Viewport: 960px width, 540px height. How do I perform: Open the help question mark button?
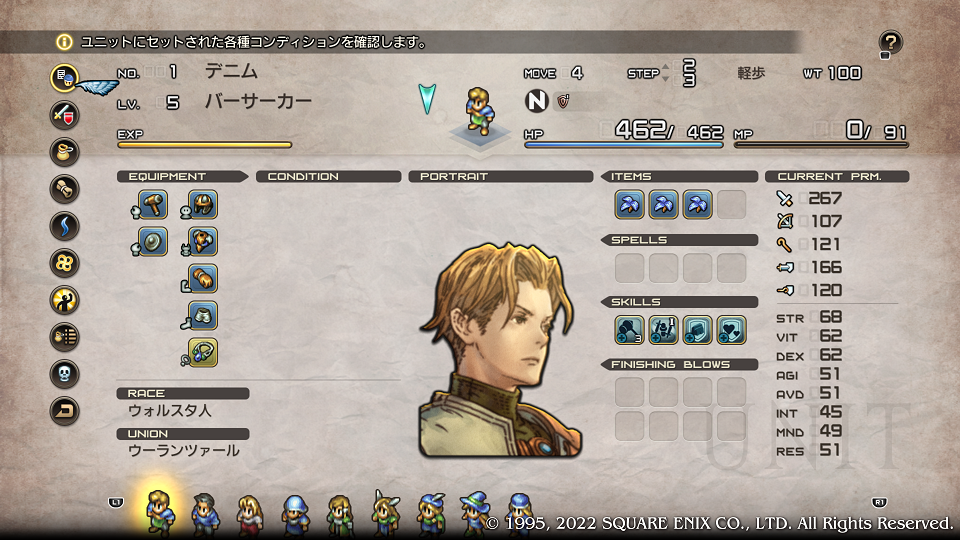(890, 42)
